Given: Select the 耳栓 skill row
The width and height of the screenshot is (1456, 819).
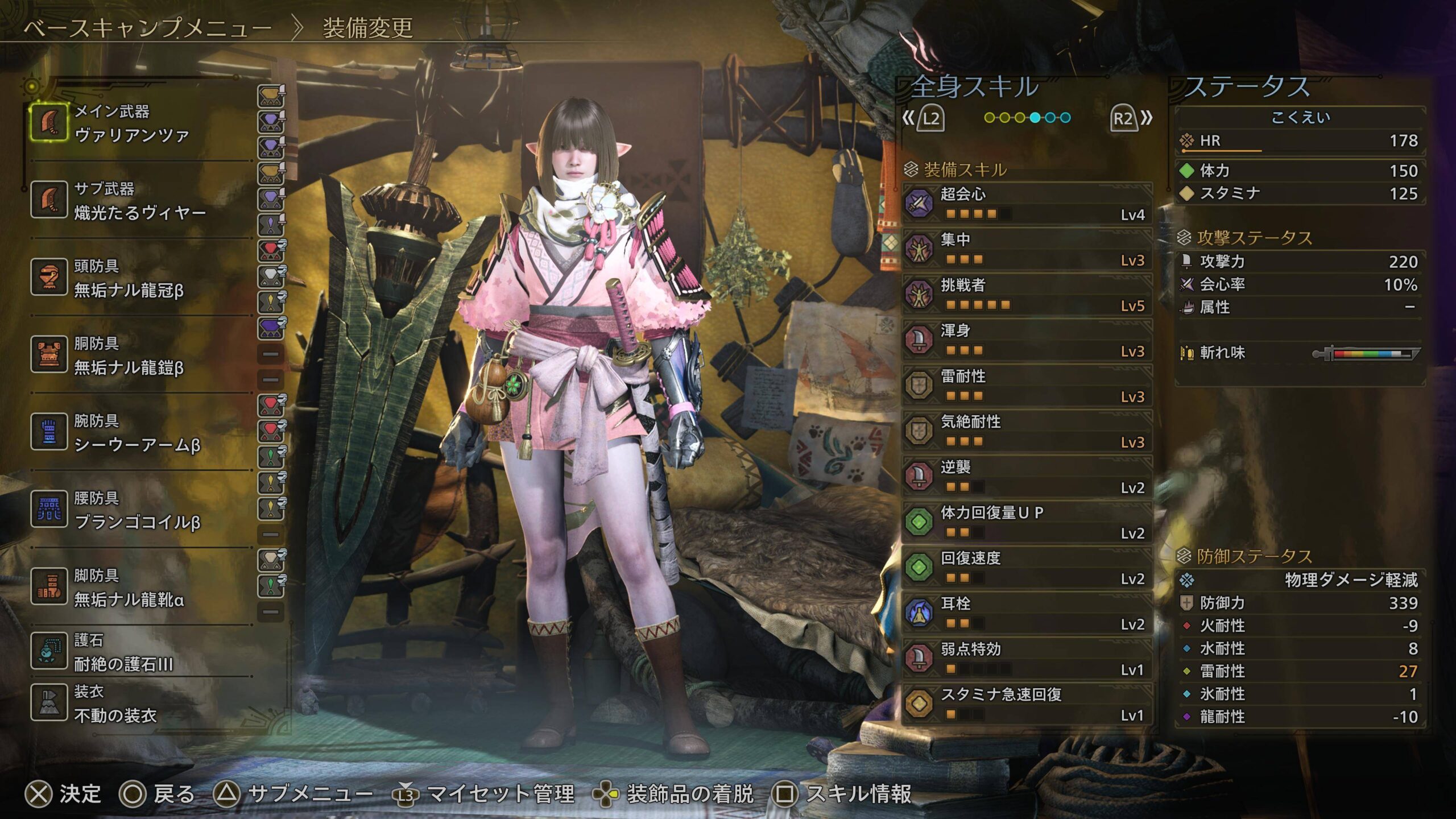Looking at the screenshot, I should click(1027, 613).
